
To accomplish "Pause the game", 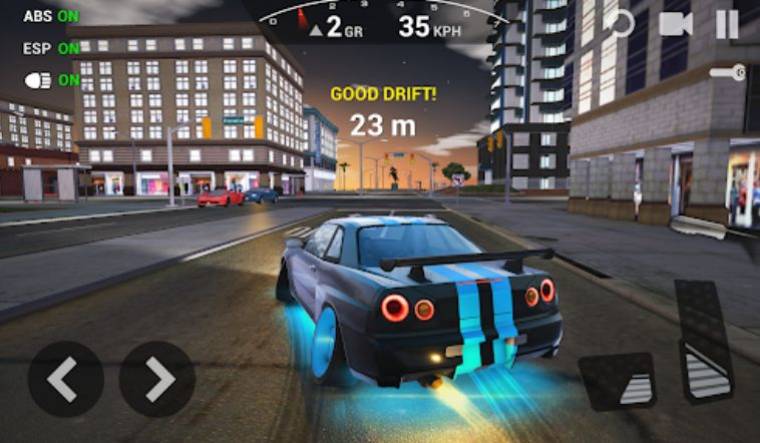I will [727, 23].
